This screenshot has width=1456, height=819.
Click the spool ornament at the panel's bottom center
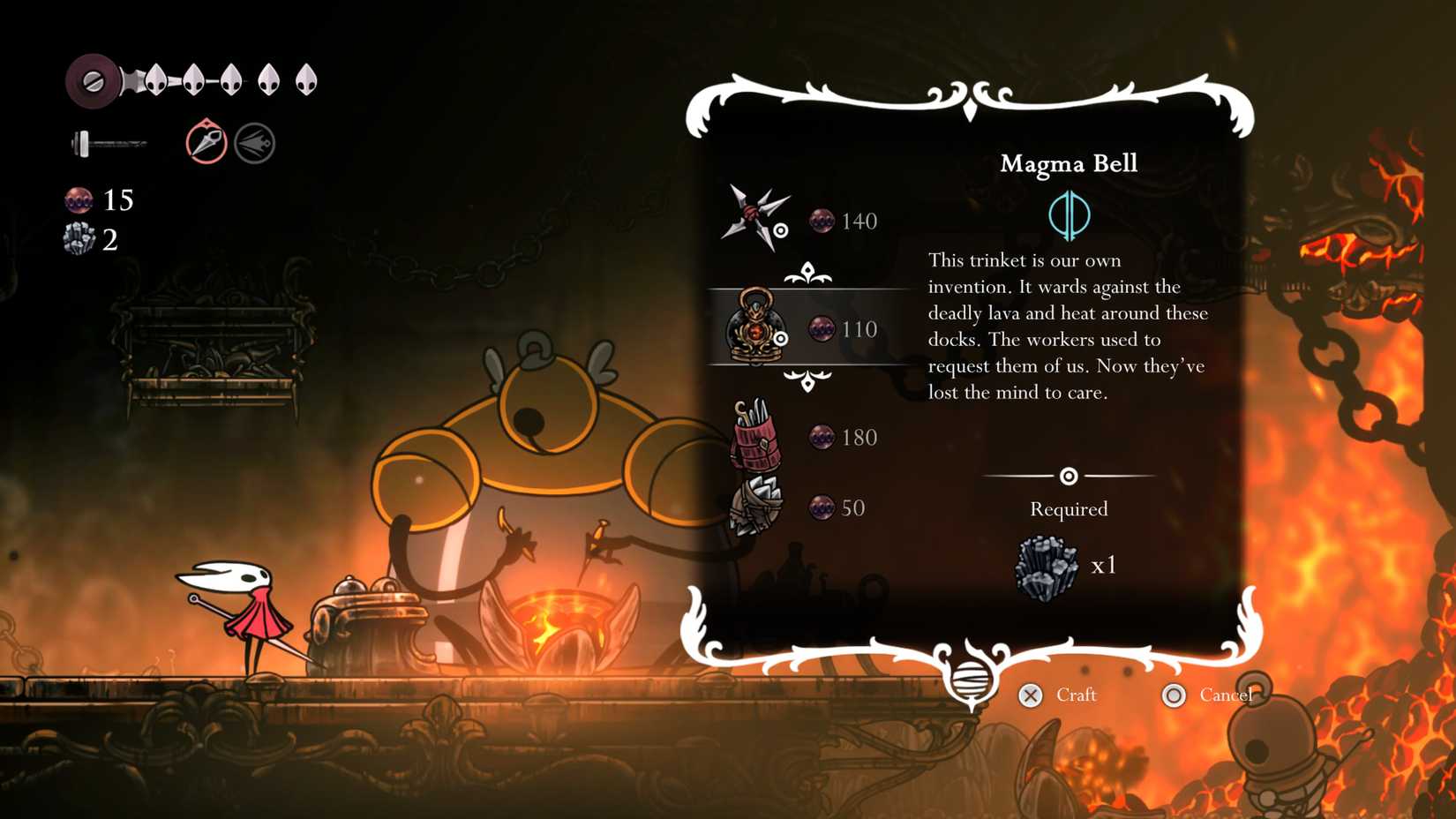(972, 681)
